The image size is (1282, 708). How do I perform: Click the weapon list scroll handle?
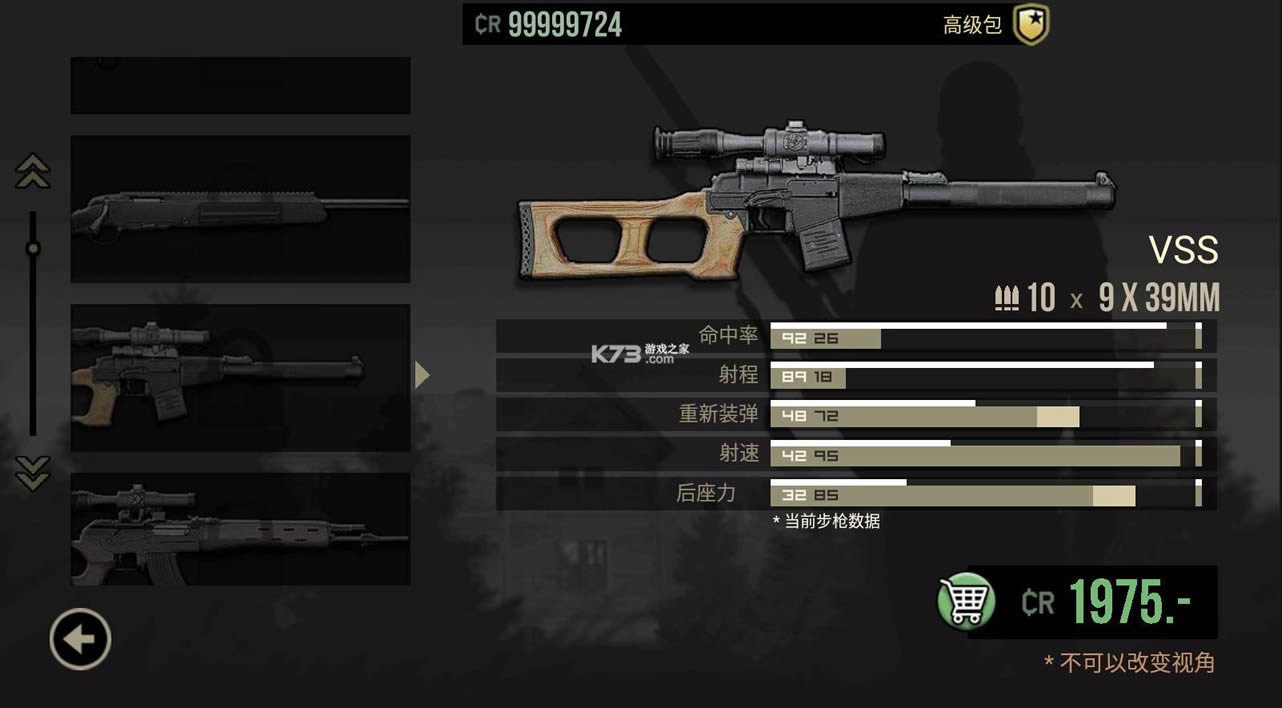[33, 248]
